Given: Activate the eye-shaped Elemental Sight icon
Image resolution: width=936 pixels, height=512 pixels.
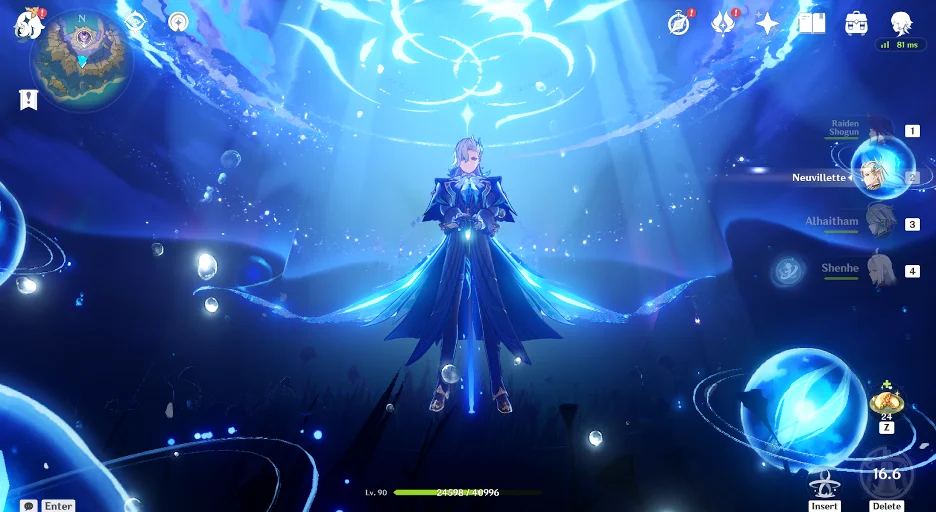Looking at the screenshot, I should [136, 21].
